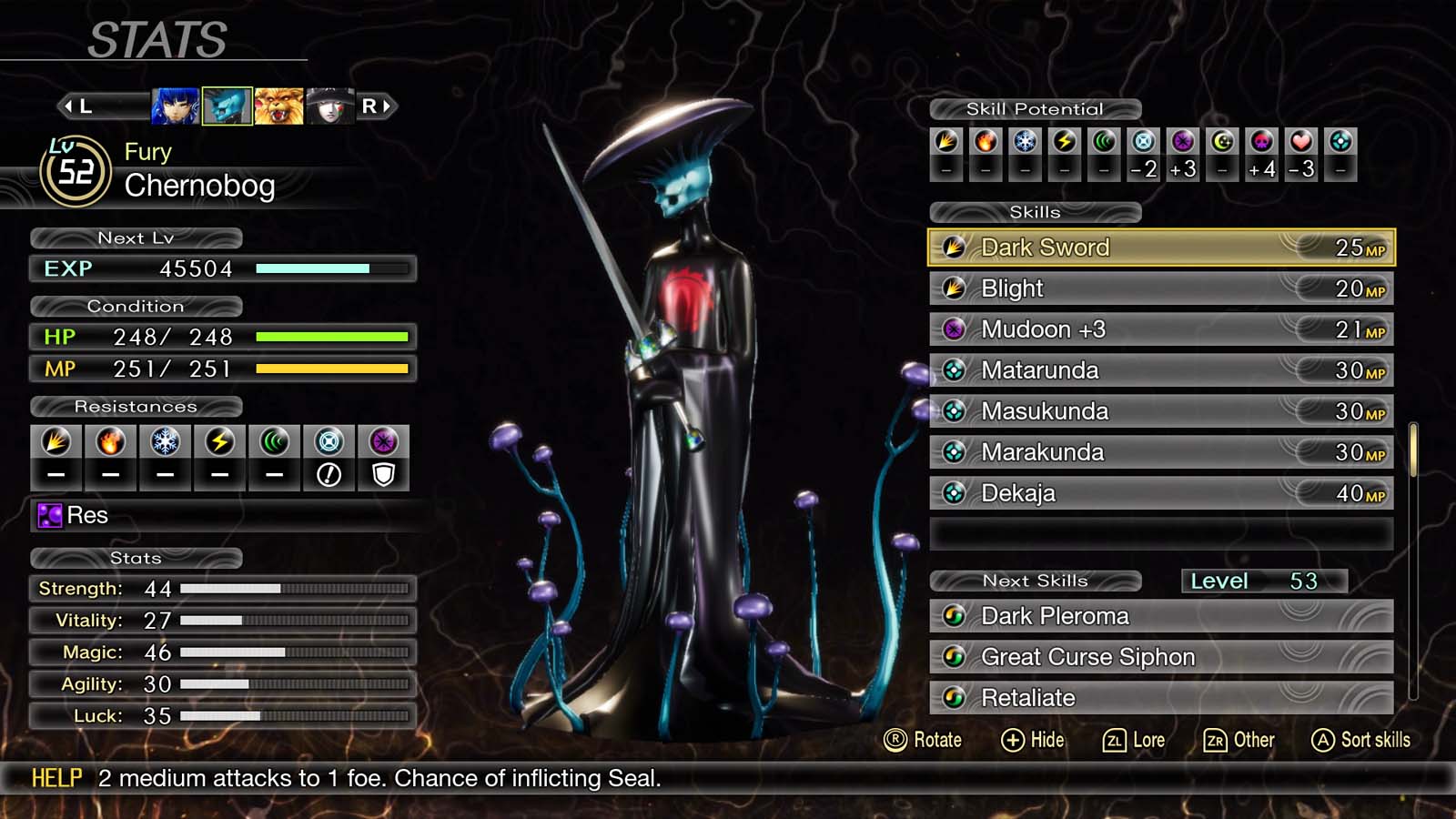Select the Dark Pleroma passive skill icon
This screenshot has width=1456, height=819.
tap(954, 617)
